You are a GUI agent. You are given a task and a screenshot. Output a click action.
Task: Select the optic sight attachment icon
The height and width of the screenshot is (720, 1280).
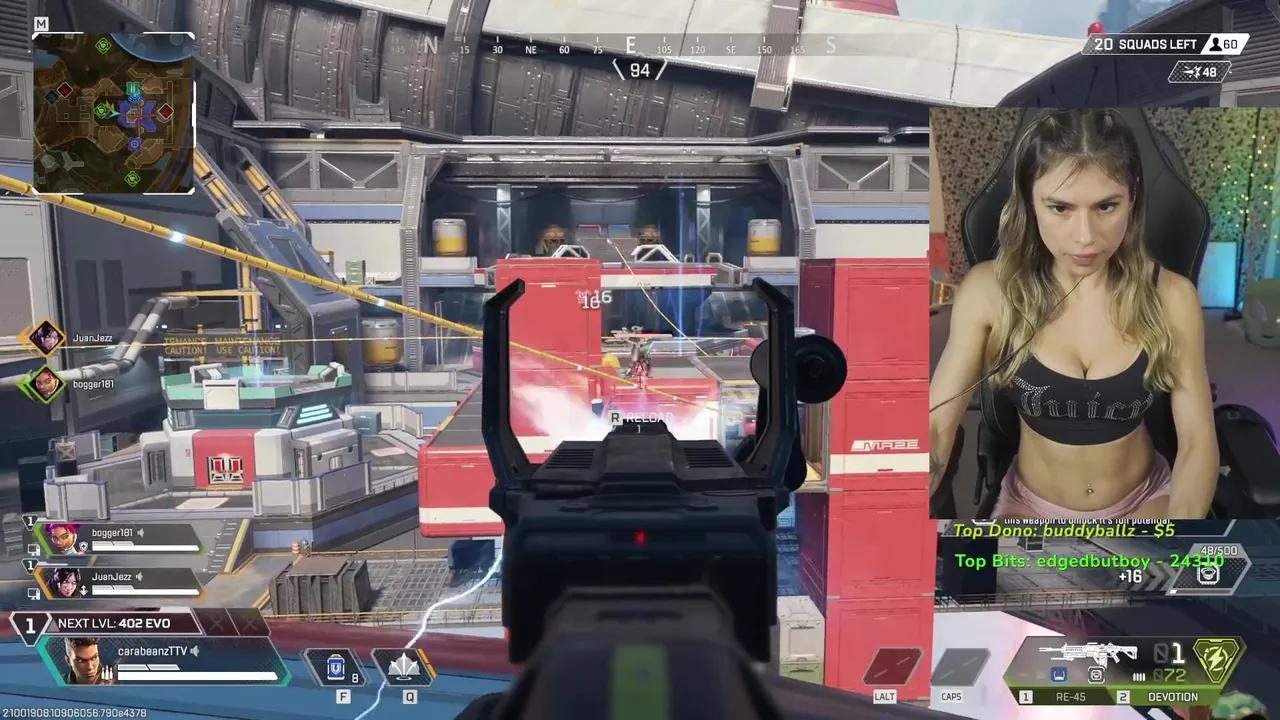(x=1096, y=674)
